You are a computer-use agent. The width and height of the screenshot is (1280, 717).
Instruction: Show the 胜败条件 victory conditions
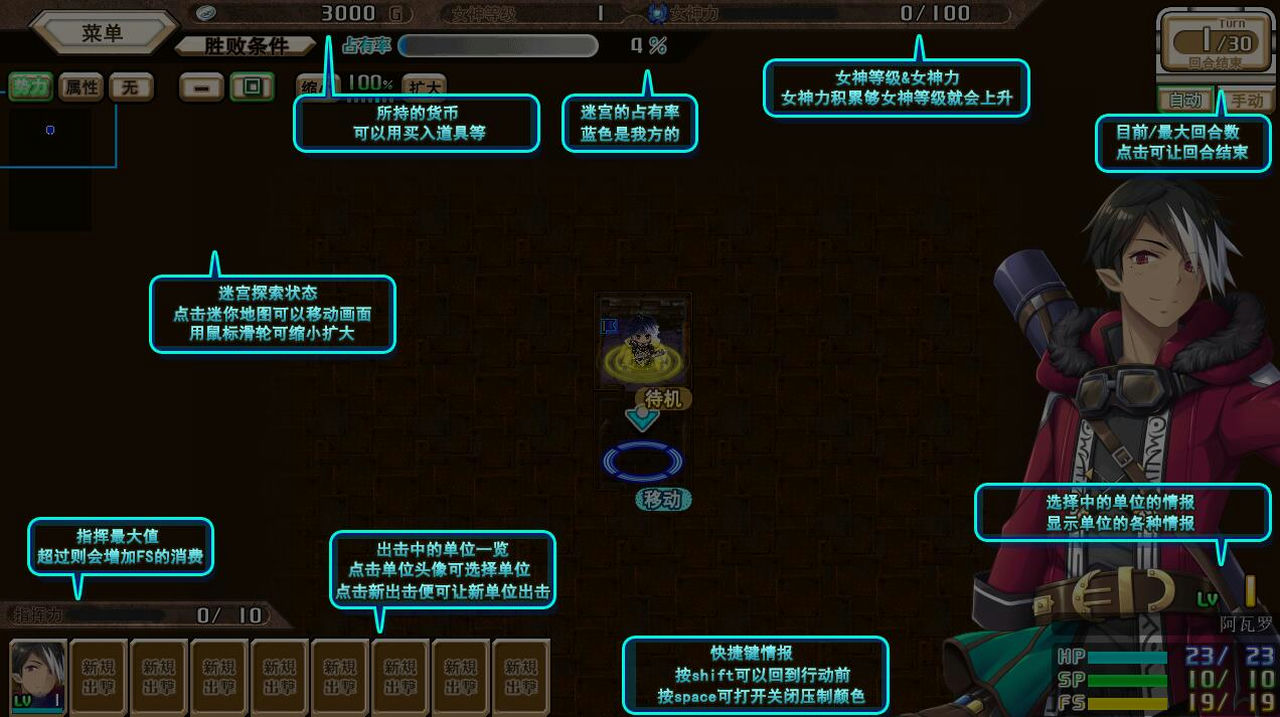246,46
